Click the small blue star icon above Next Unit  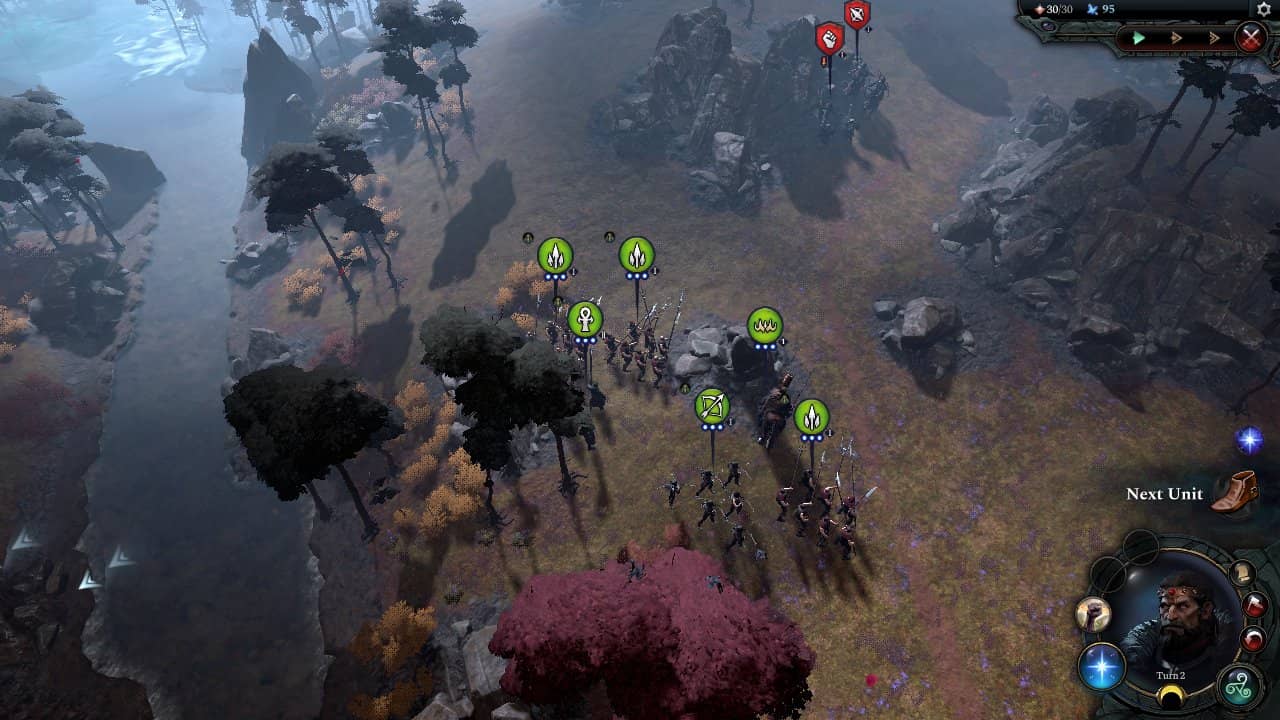pos(1248,440)
